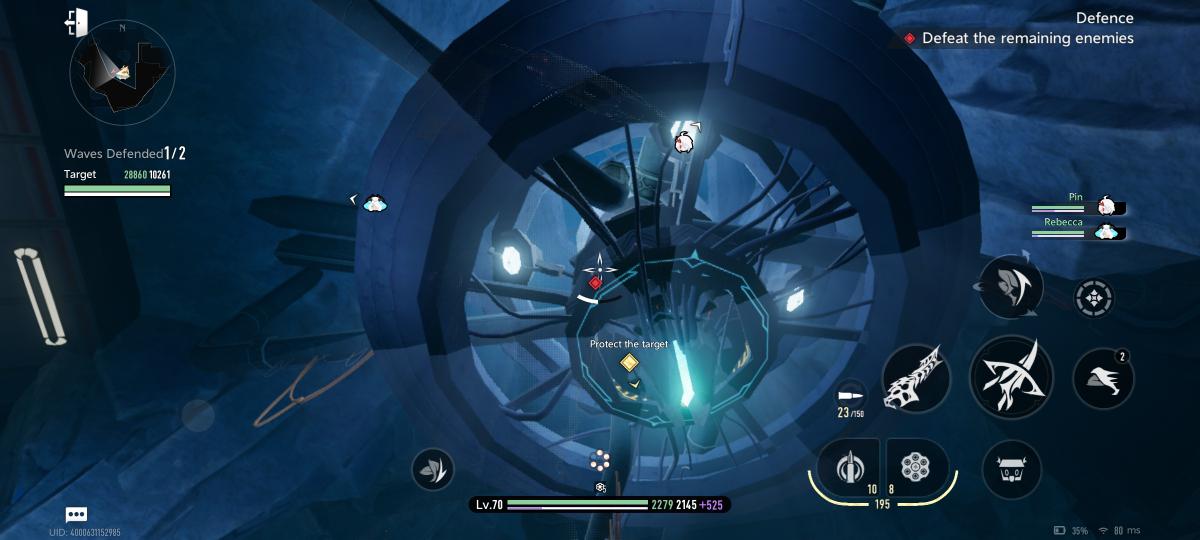Use the ranged gun weapon attack button
The image size is (1200, 540).
[x=915, y=378]
